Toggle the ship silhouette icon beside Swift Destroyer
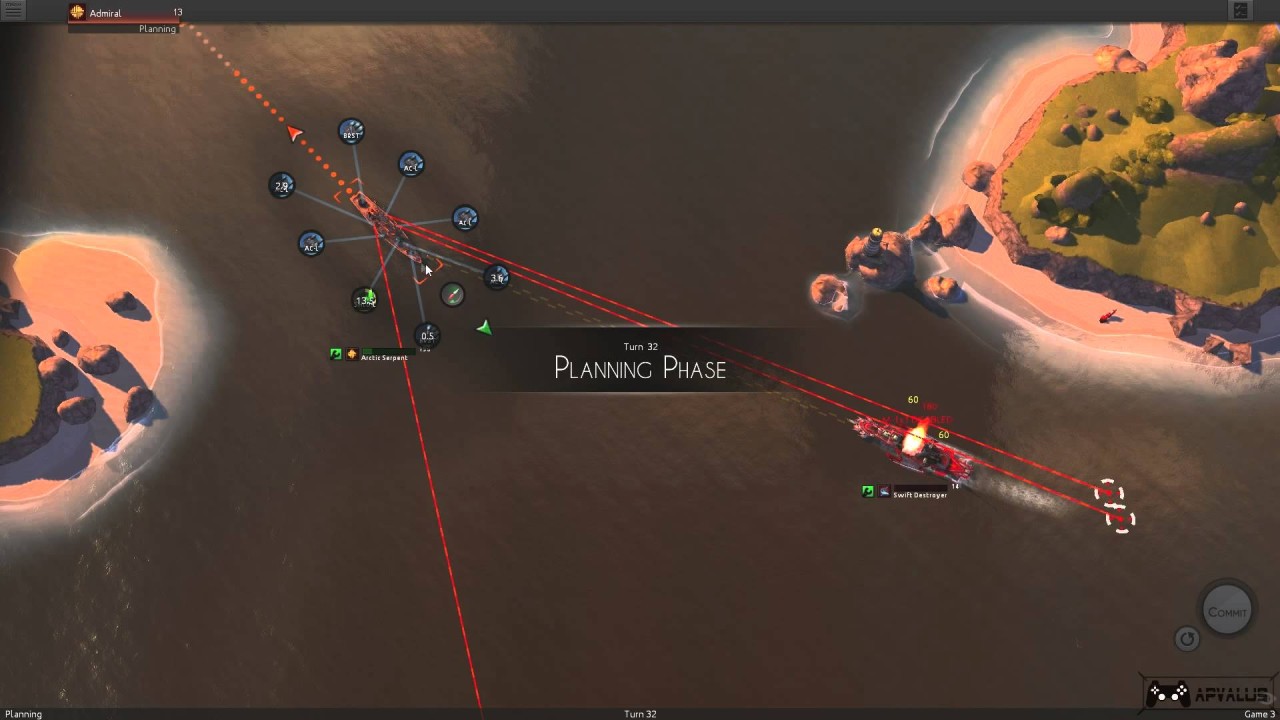The height and width of the screenshot is (720, 1280). (x=883, y=491)
